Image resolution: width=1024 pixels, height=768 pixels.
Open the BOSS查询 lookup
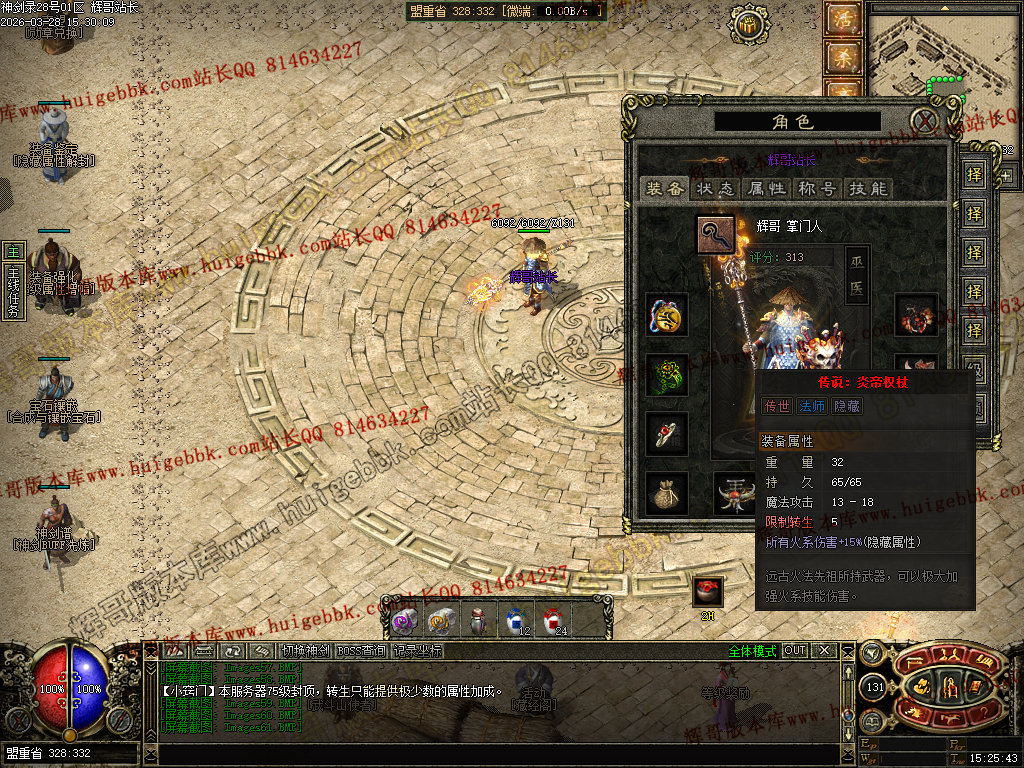[x=361, y=651]
